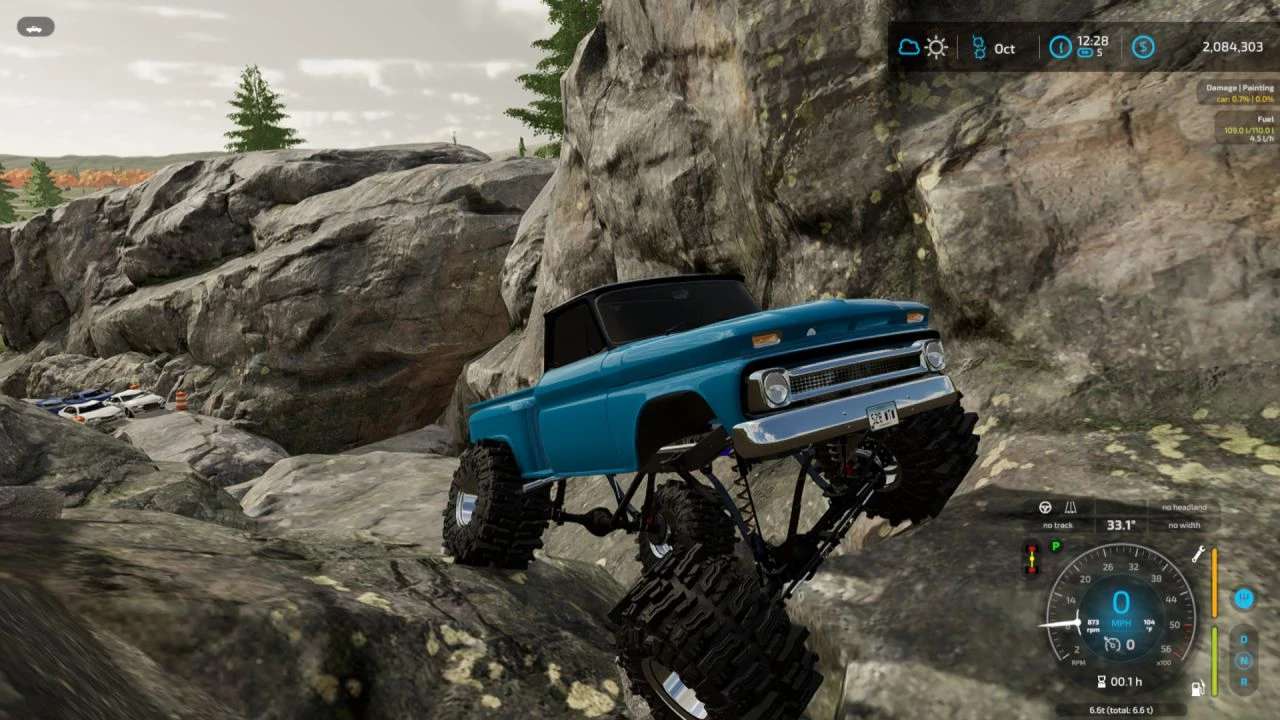Click the cruise control speed icon
This screenshot has width=1280, height=720.
pyautogui.click(x=1112, y=645)
